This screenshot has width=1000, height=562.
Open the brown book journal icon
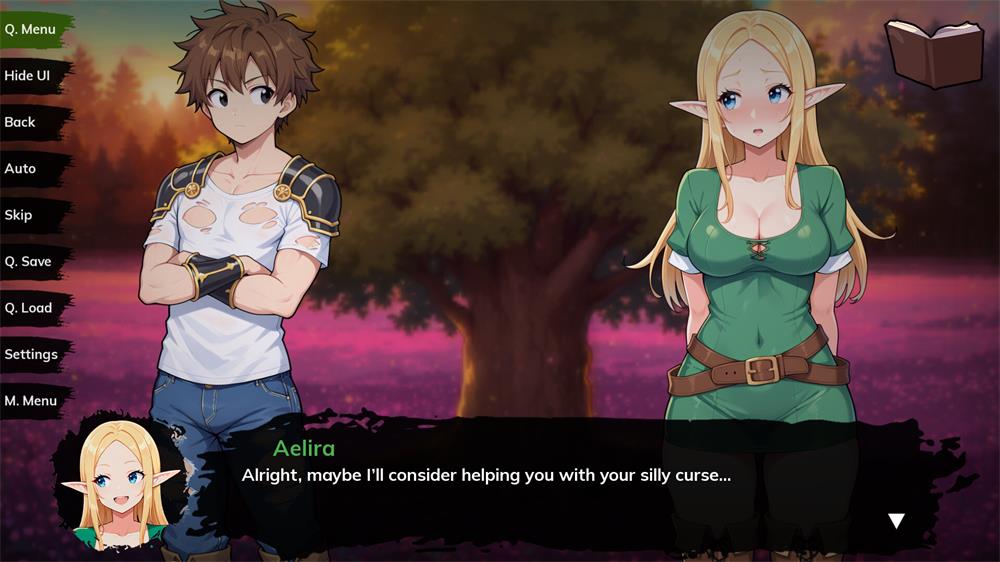[x=935, y=52]
